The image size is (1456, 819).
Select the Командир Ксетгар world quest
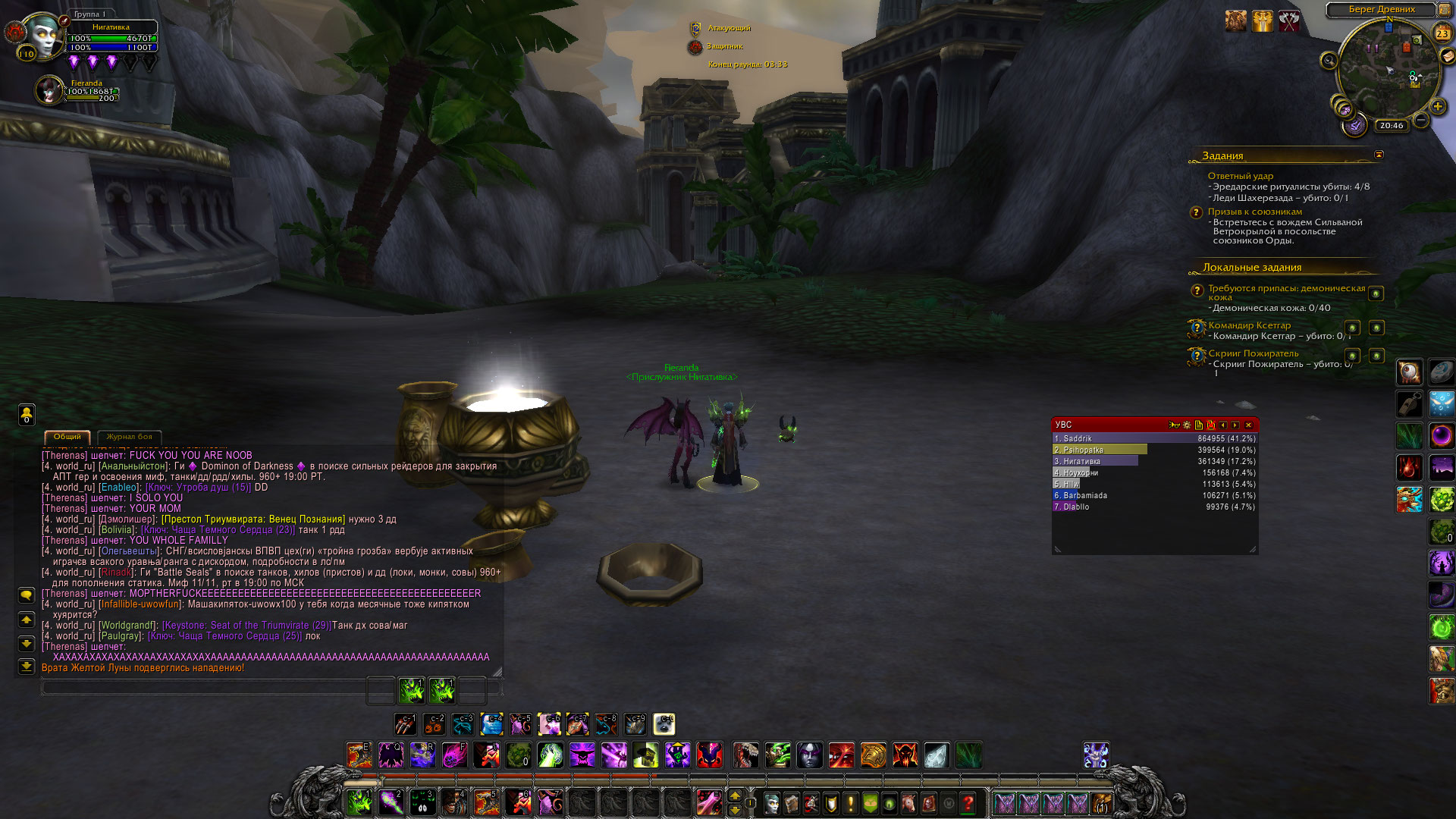click(x=1249, y=325)
